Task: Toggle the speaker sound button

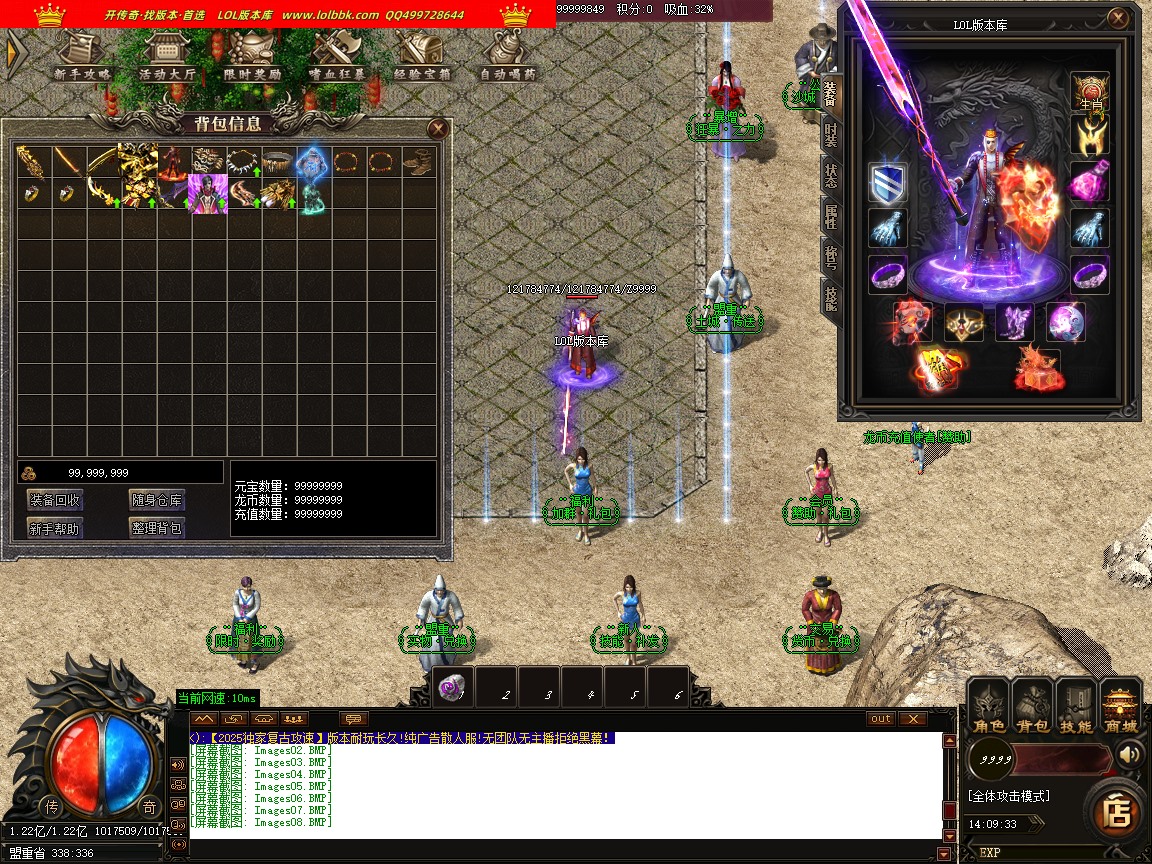Action: pos(1130,754)
